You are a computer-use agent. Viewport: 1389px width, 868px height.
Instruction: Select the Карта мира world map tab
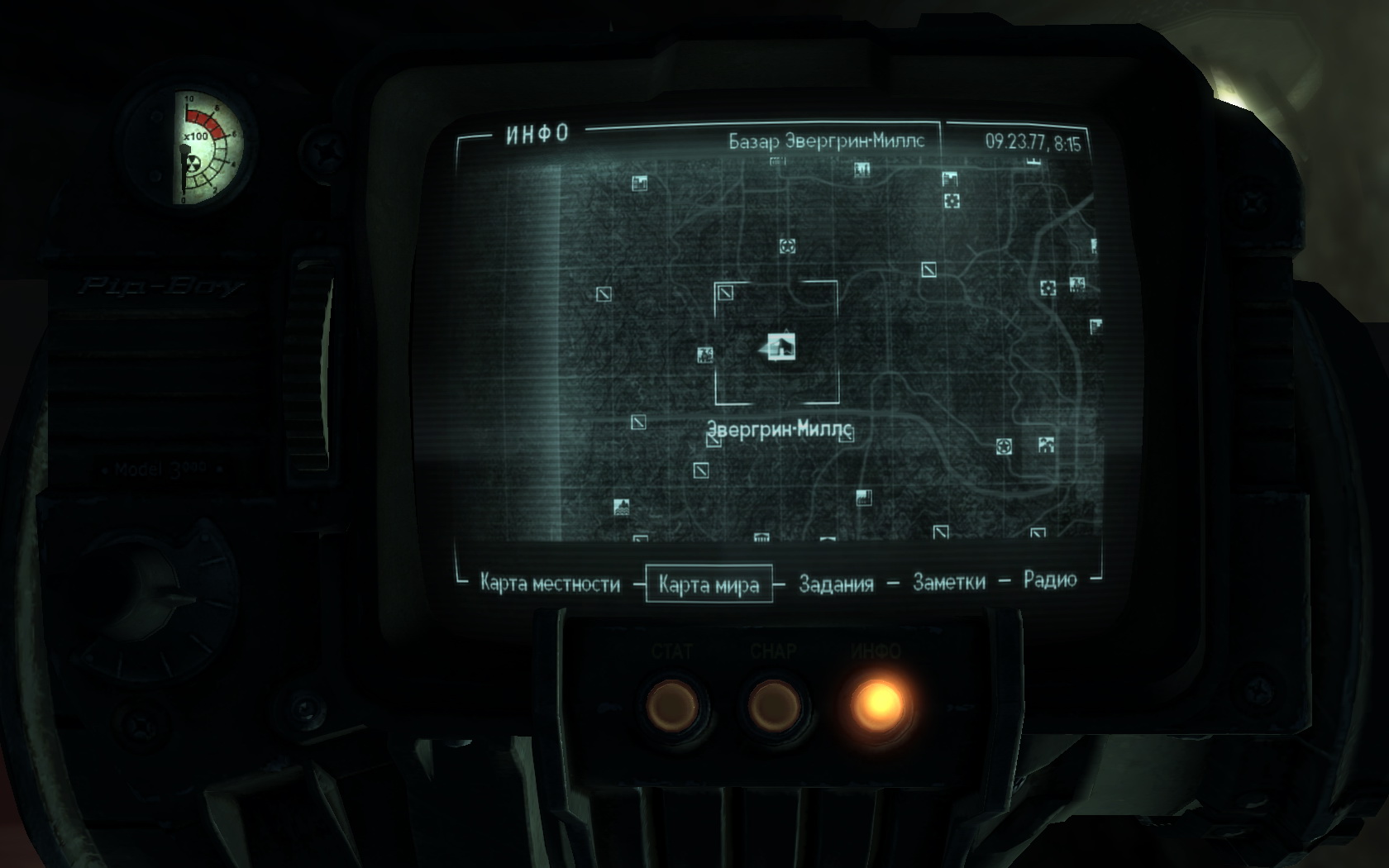pos(709,584)
